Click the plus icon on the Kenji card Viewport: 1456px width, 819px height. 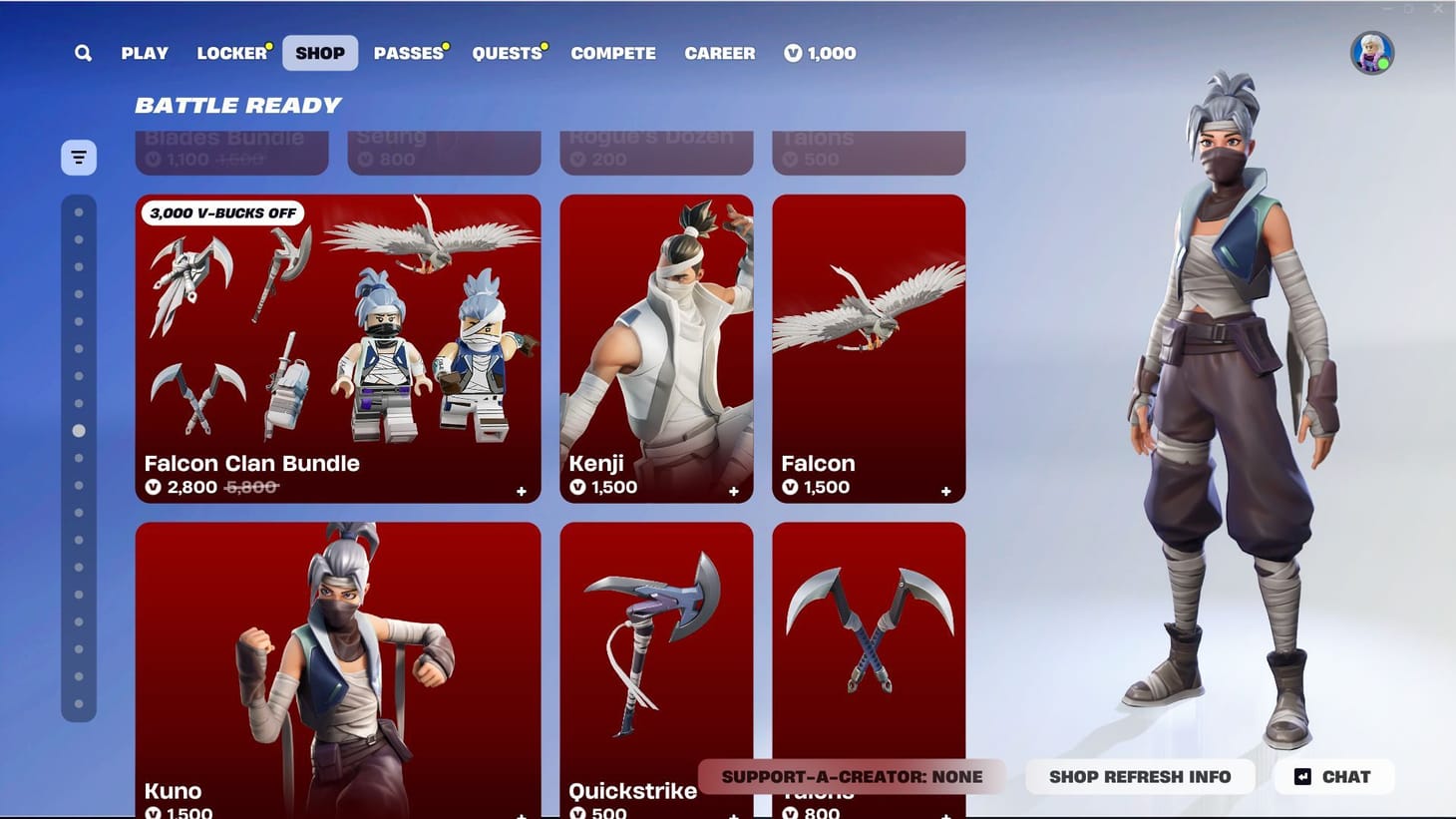coord(733,491)
